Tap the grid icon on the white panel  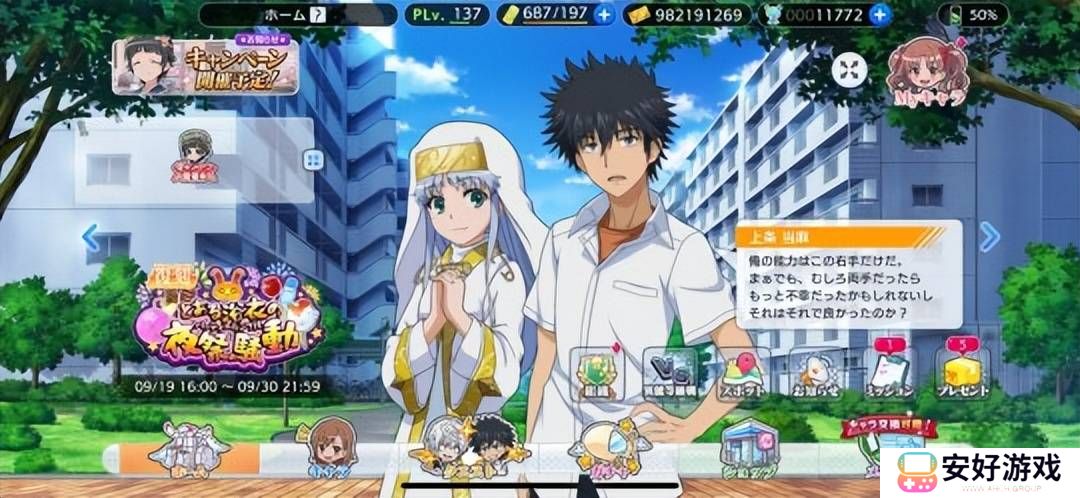pyautogui.click(x=313, y=160)
